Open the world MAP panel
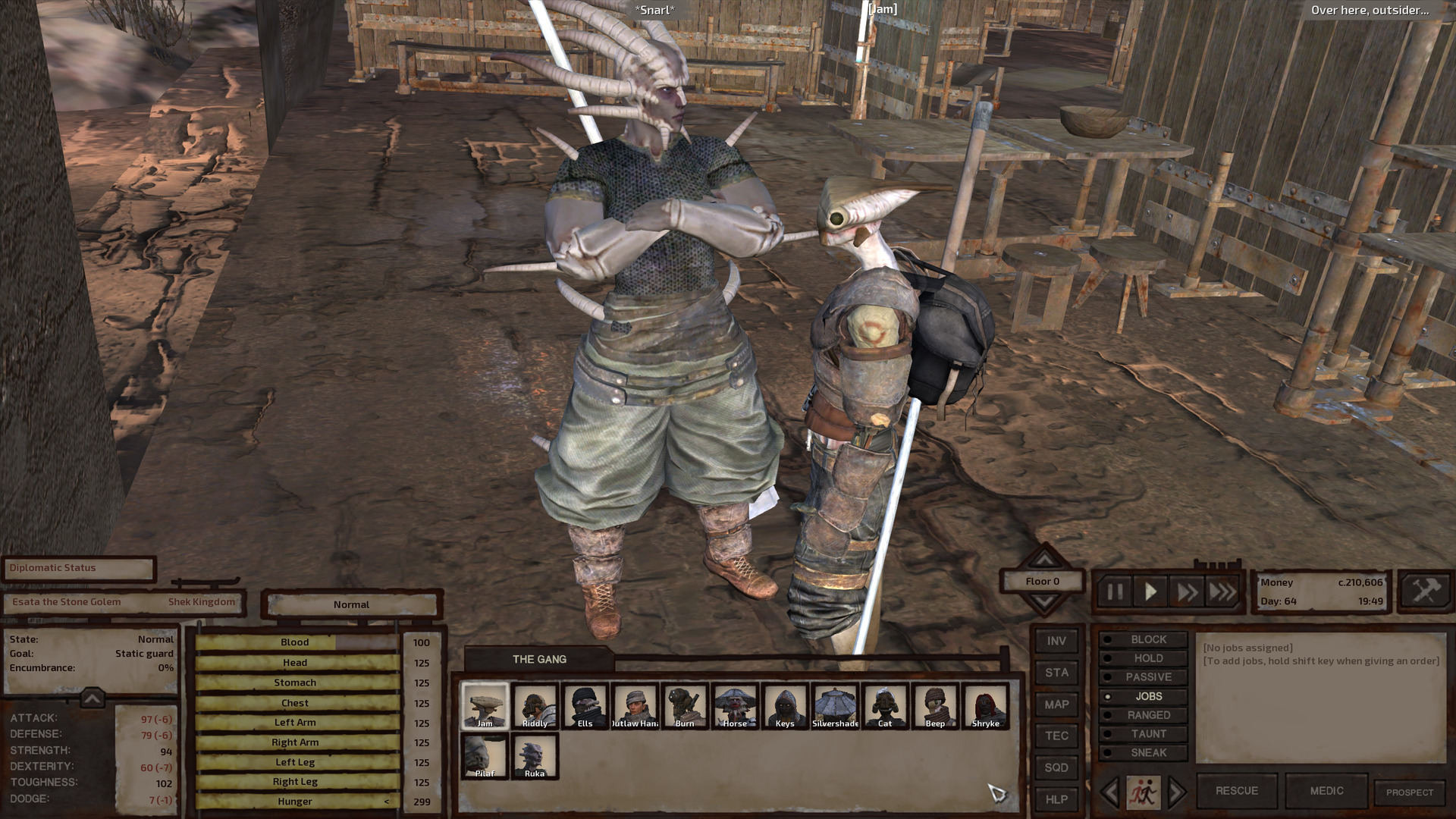The height and width of the screenshot is (819, 1456). coord(1056,704)
